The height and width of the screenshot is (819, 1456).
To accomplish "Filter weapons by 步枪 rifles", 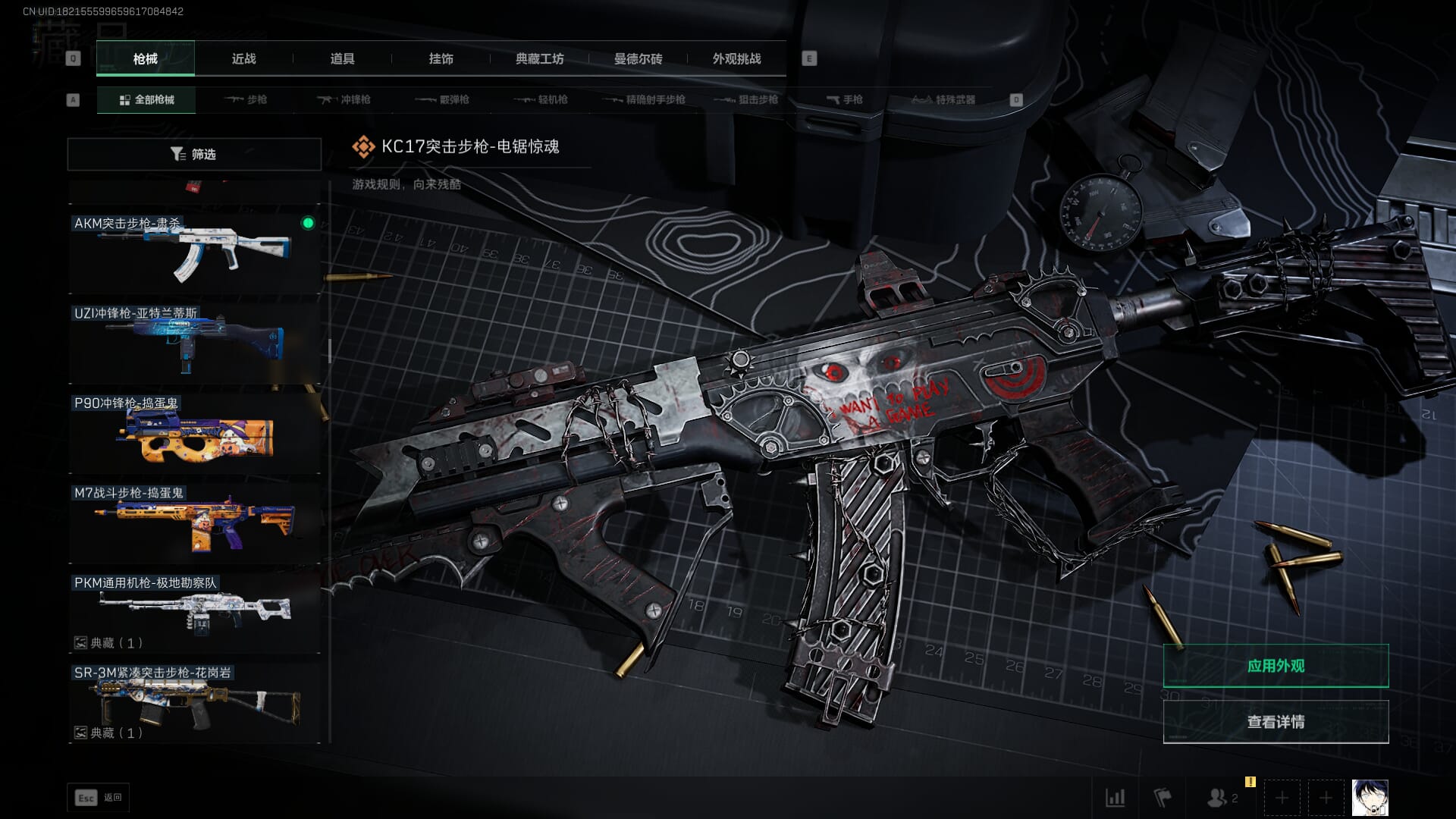I will coord(246,99).
